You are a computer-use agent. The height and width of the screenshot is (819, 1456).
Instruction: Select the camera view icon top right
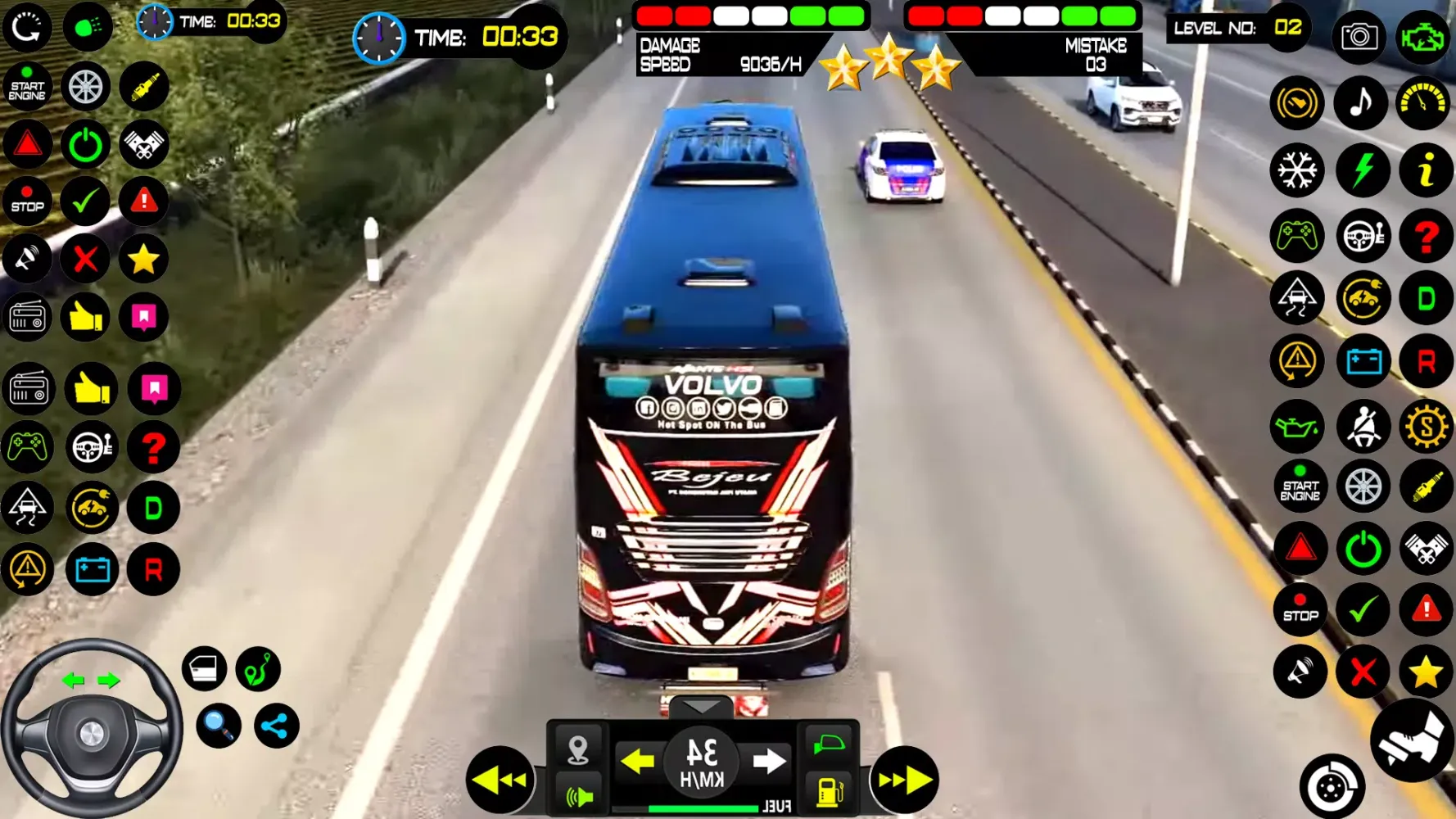coord(1359,36)
